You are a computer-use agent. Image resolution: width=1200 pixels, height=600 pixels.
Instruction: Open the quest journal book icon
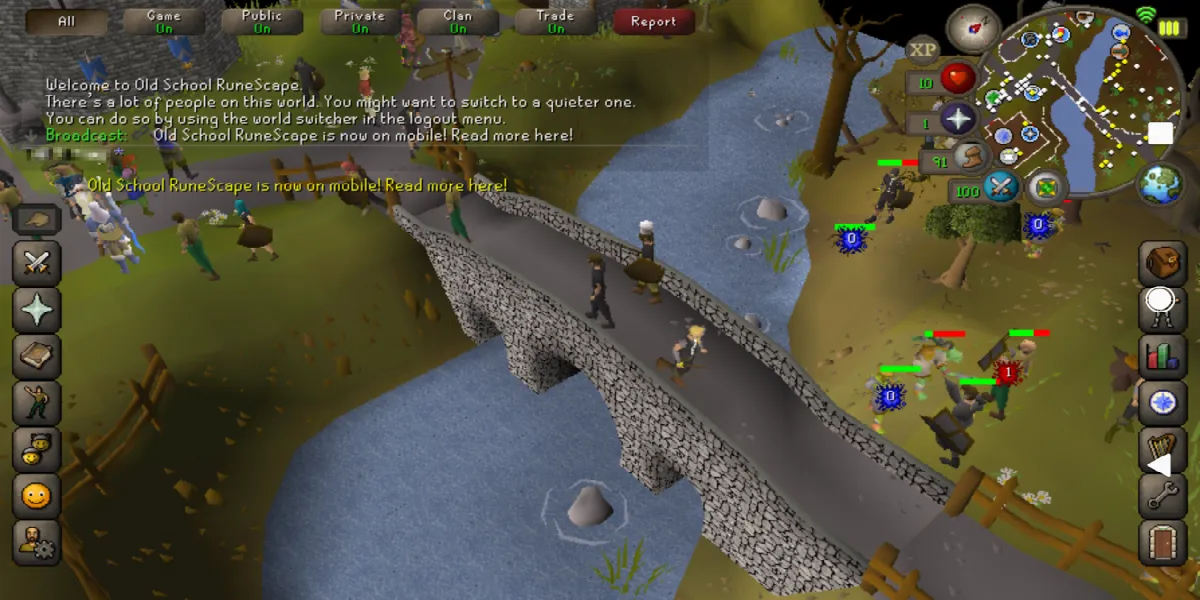point(37,356)
